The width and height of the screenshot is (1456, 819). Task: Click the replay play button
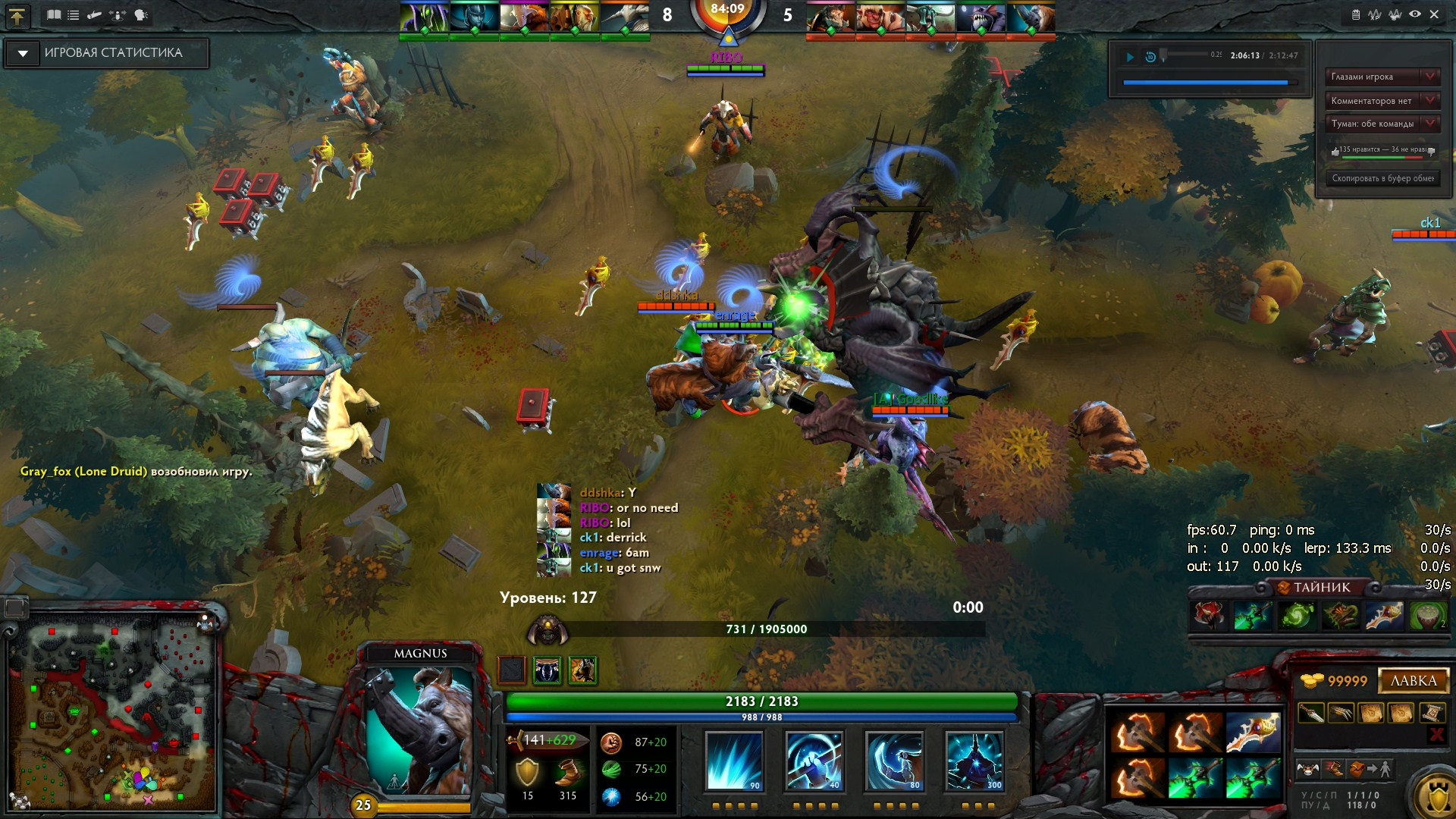pyautogui.click(x=1130, y=56)
